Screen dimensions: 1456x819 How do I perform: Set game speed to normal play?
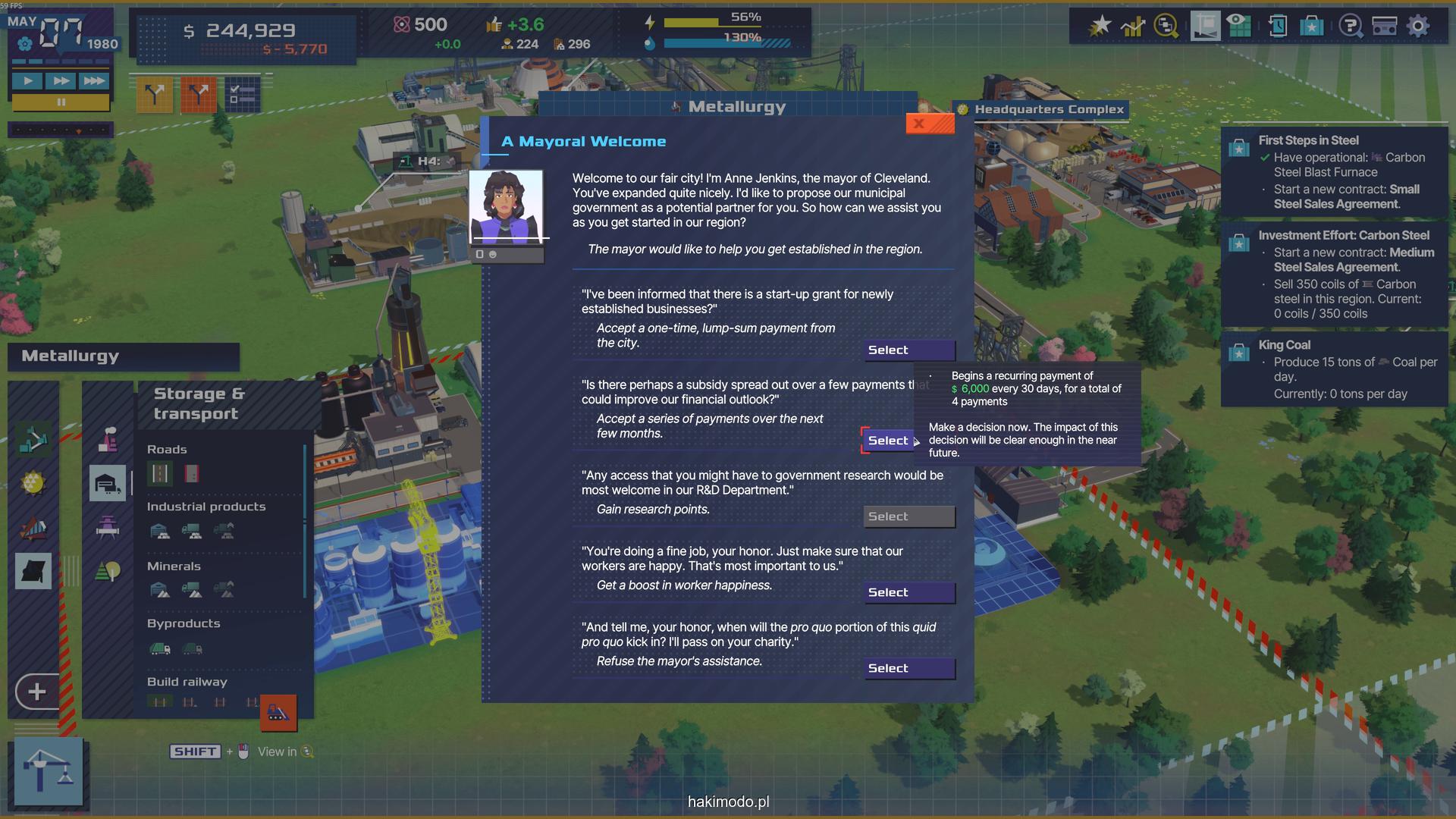28,81
